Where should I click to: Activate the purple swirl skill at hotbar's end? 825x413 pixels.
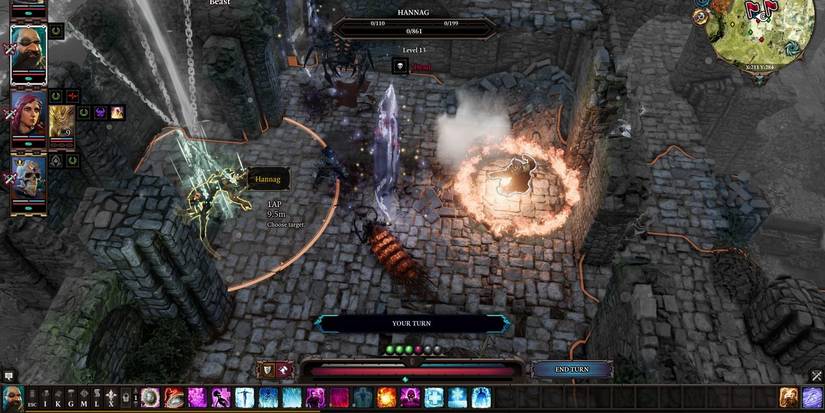(x=812, y=397)
